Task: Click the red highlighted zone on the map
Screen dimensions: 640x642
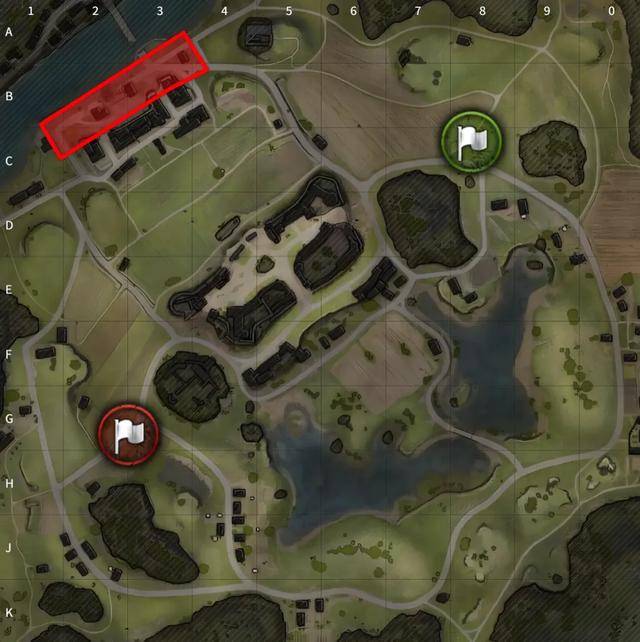Action: [124, 95]
